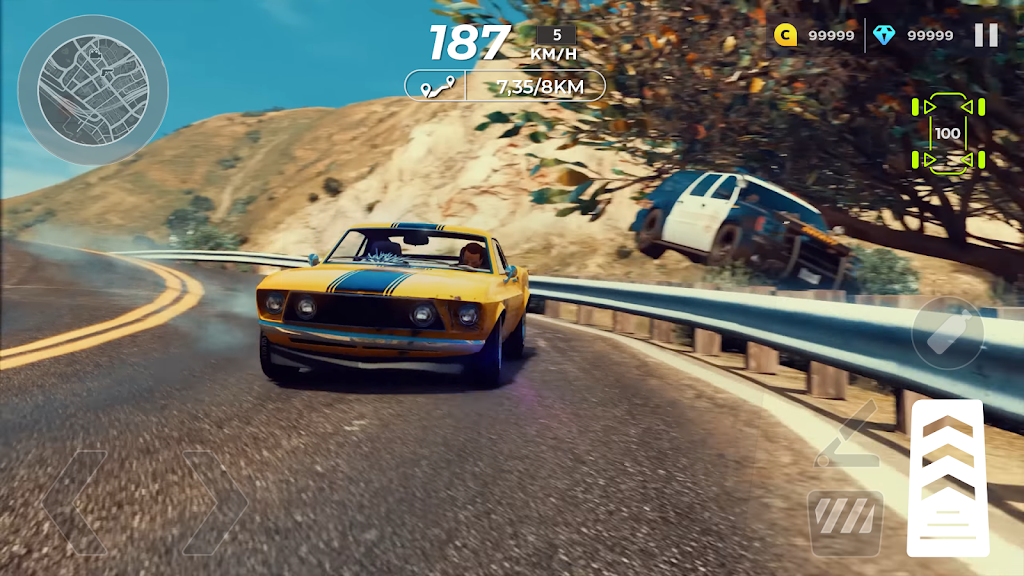Open the circular city minimap
The height and width of the screenshot is (576, 1024).
pos(92,90)
